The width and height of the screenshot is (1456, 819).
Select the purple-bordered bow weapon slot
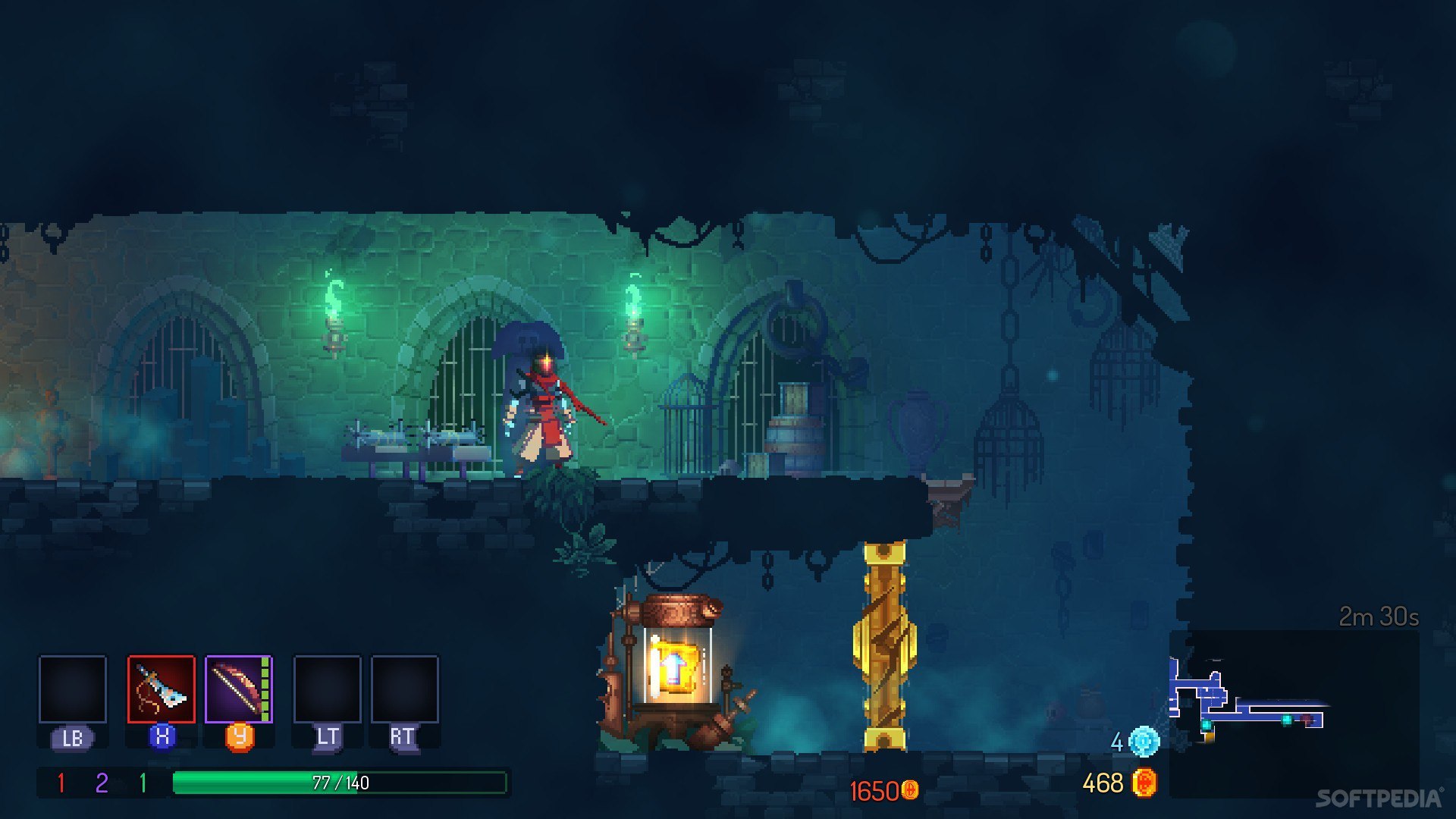[x=238, y=689]
